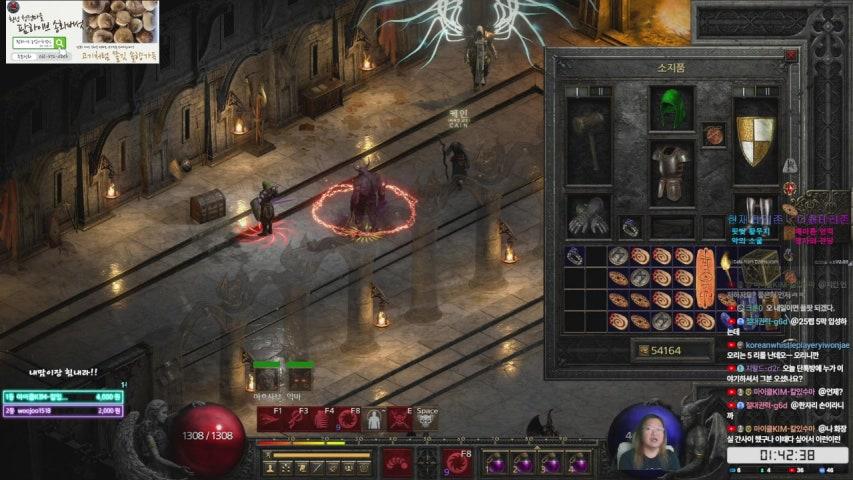853x480 pixels.
Task: Click the equipped gauntlets in the glove slot
Action: [588, 215]
